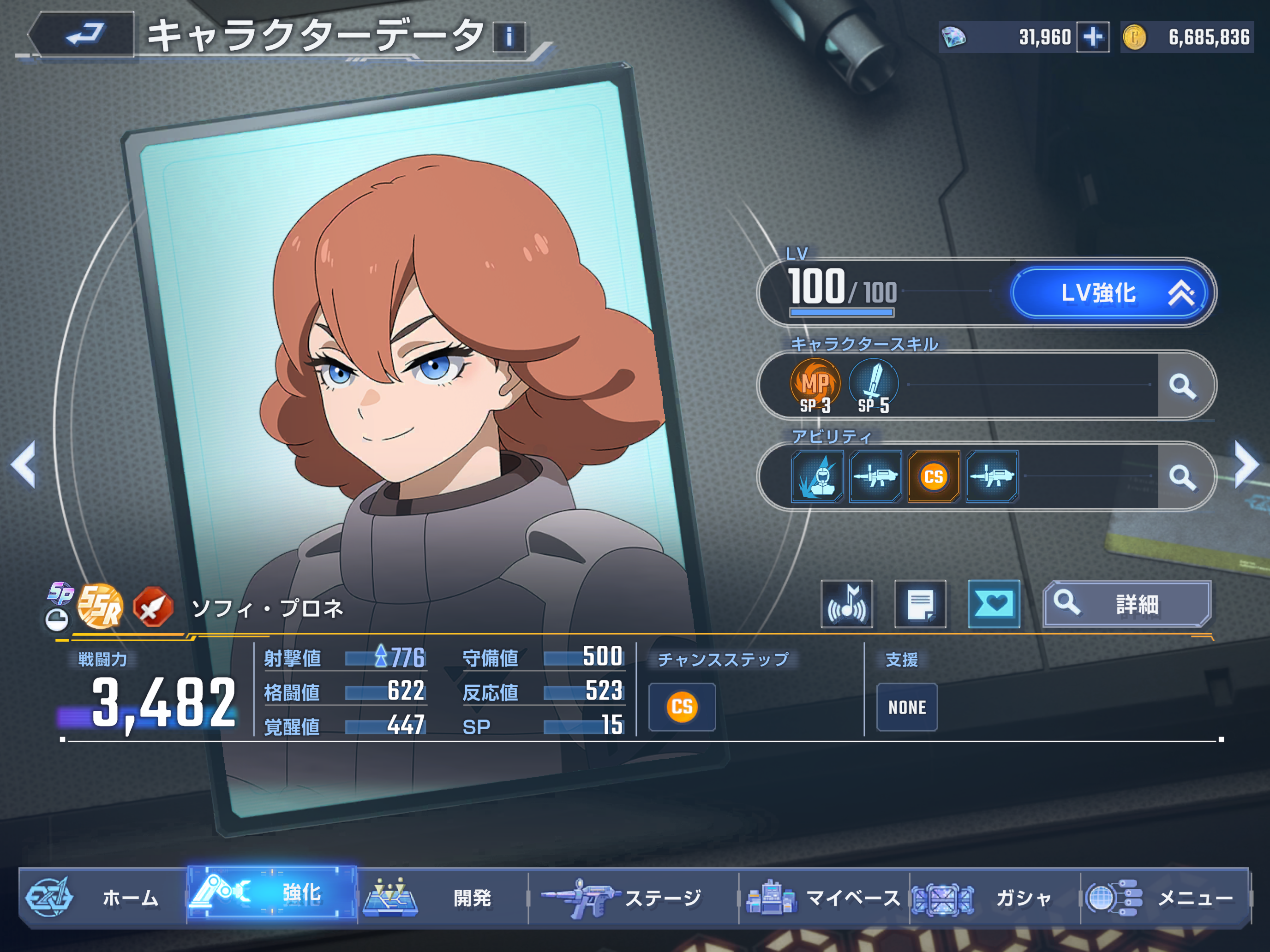Go back with the return arrow button
The height and width of the screenshot is (952, 1270).
click(x=83, y=35)
